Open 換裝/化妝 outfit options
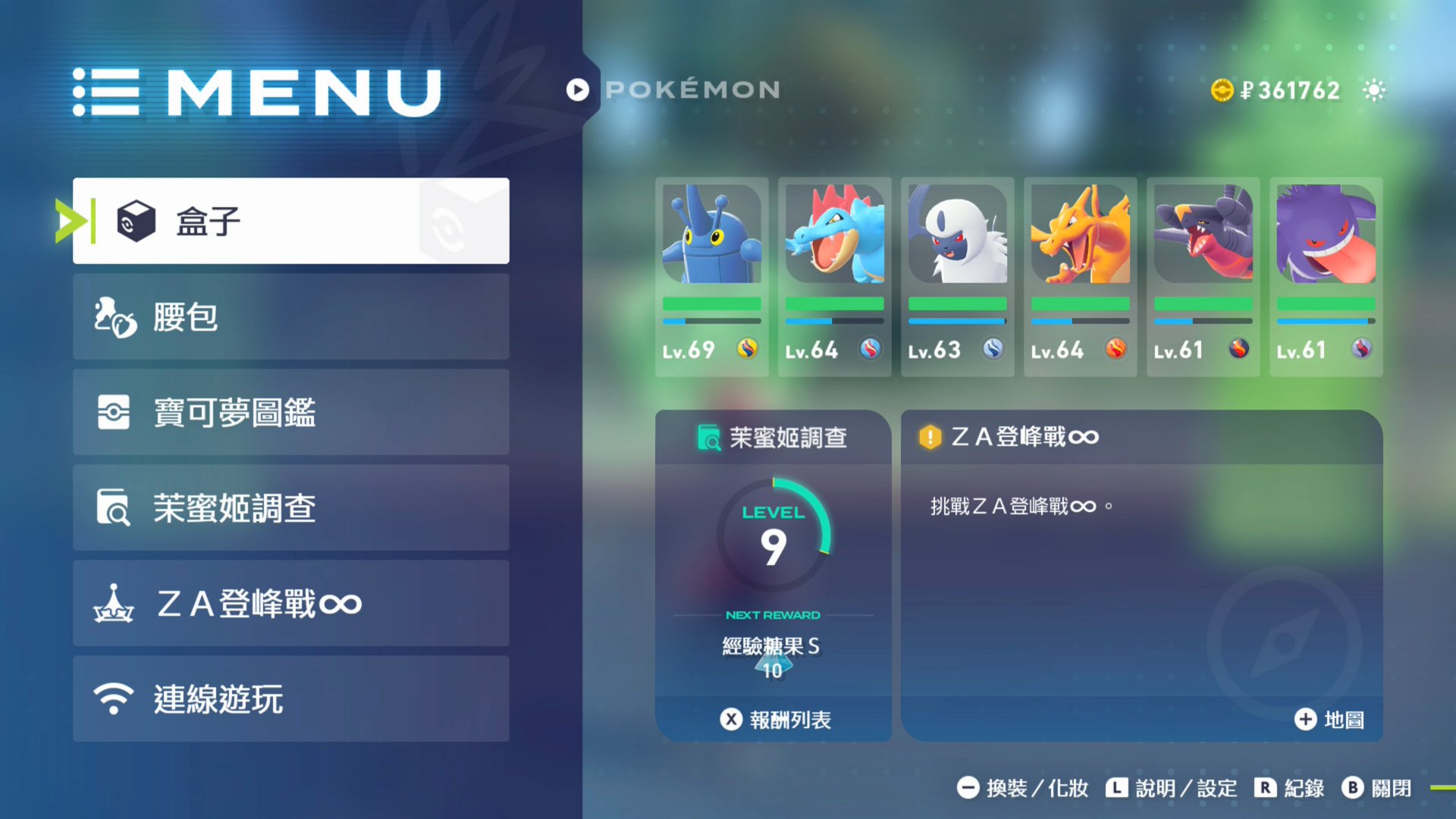The image size is (1456, 819). [1022, 789]
